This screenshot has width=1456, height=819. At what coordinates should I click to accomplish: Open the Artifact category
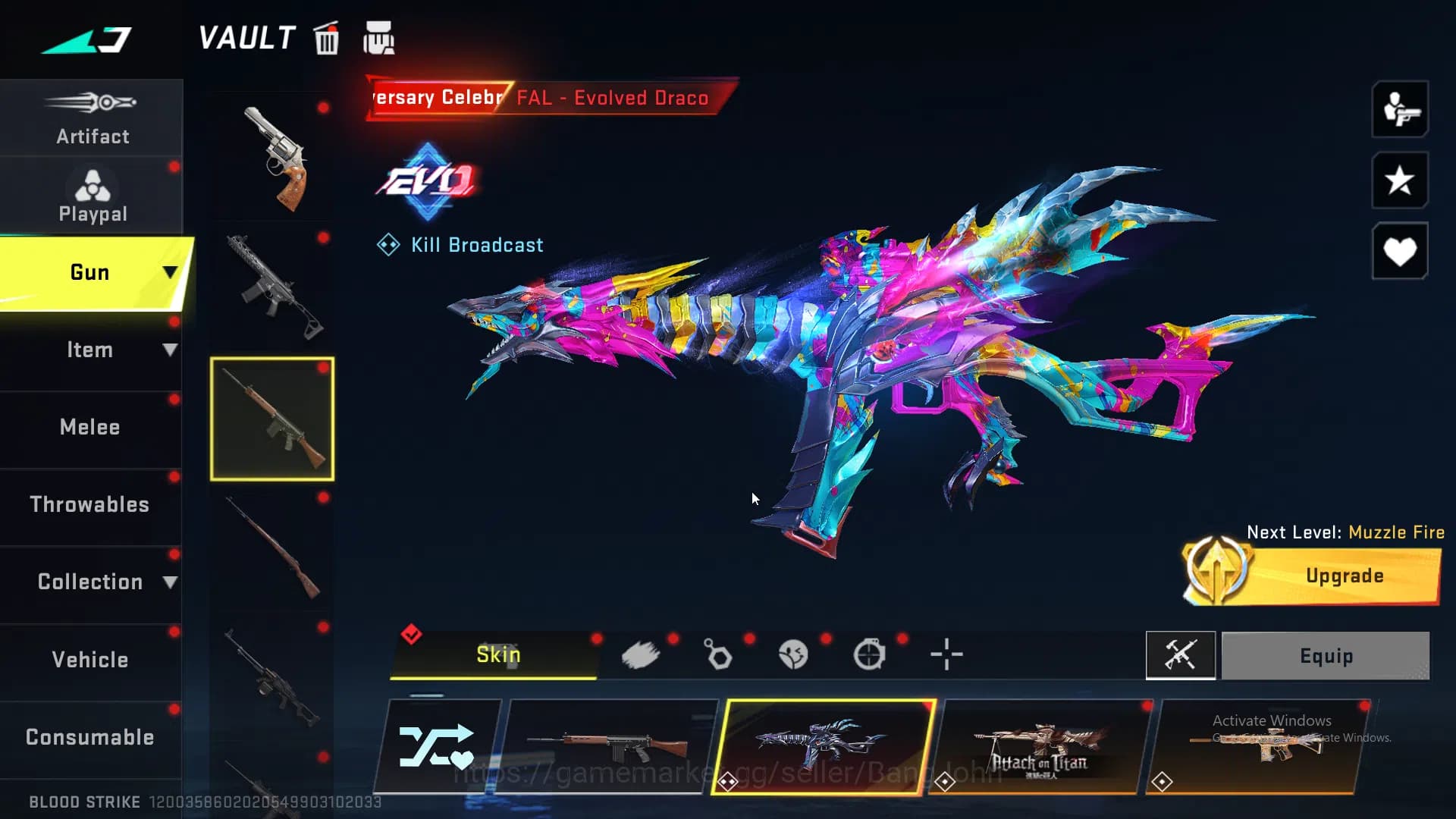[x=92, y=118]
